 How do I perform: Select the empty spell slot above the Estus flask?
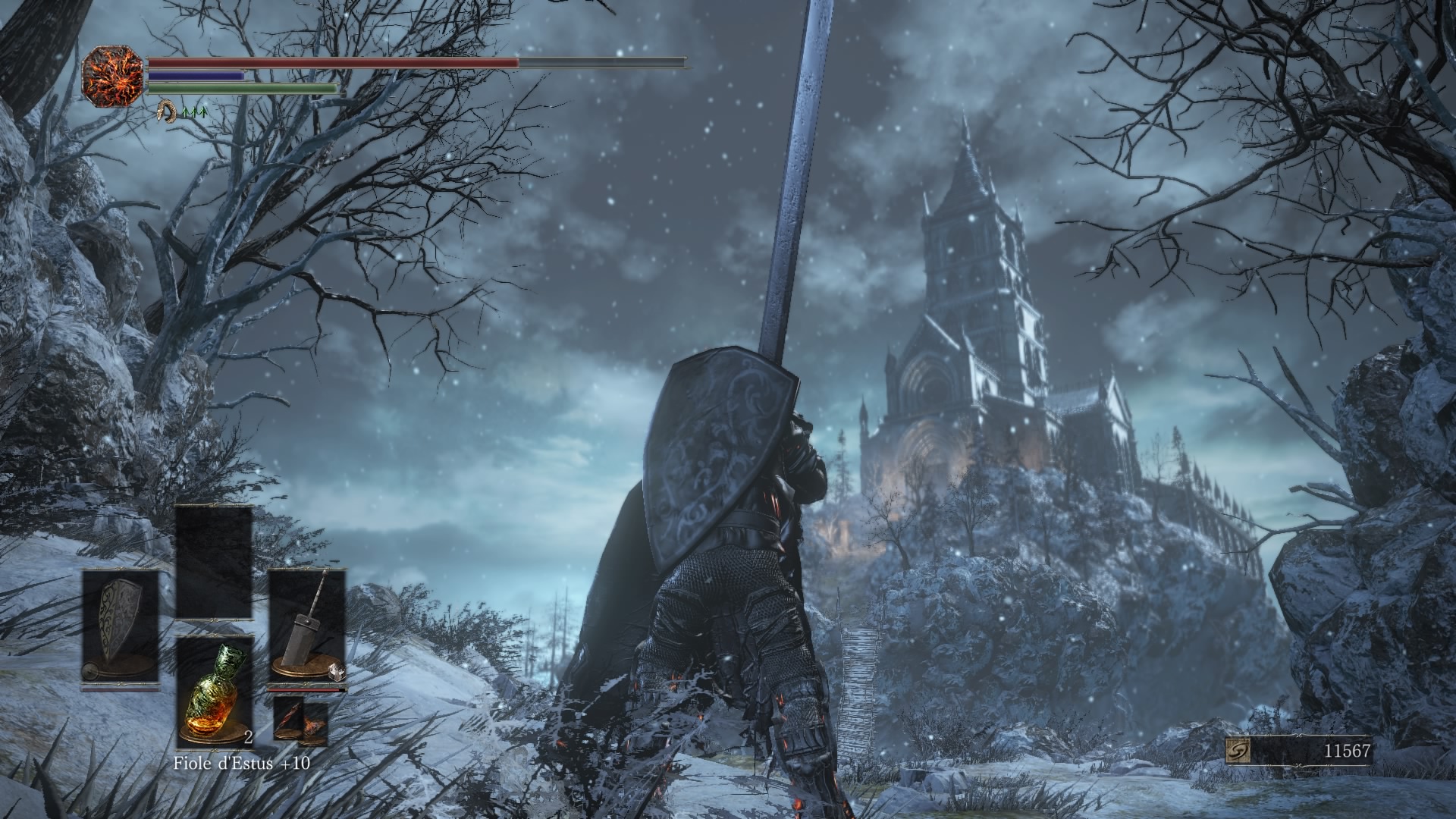214,562
